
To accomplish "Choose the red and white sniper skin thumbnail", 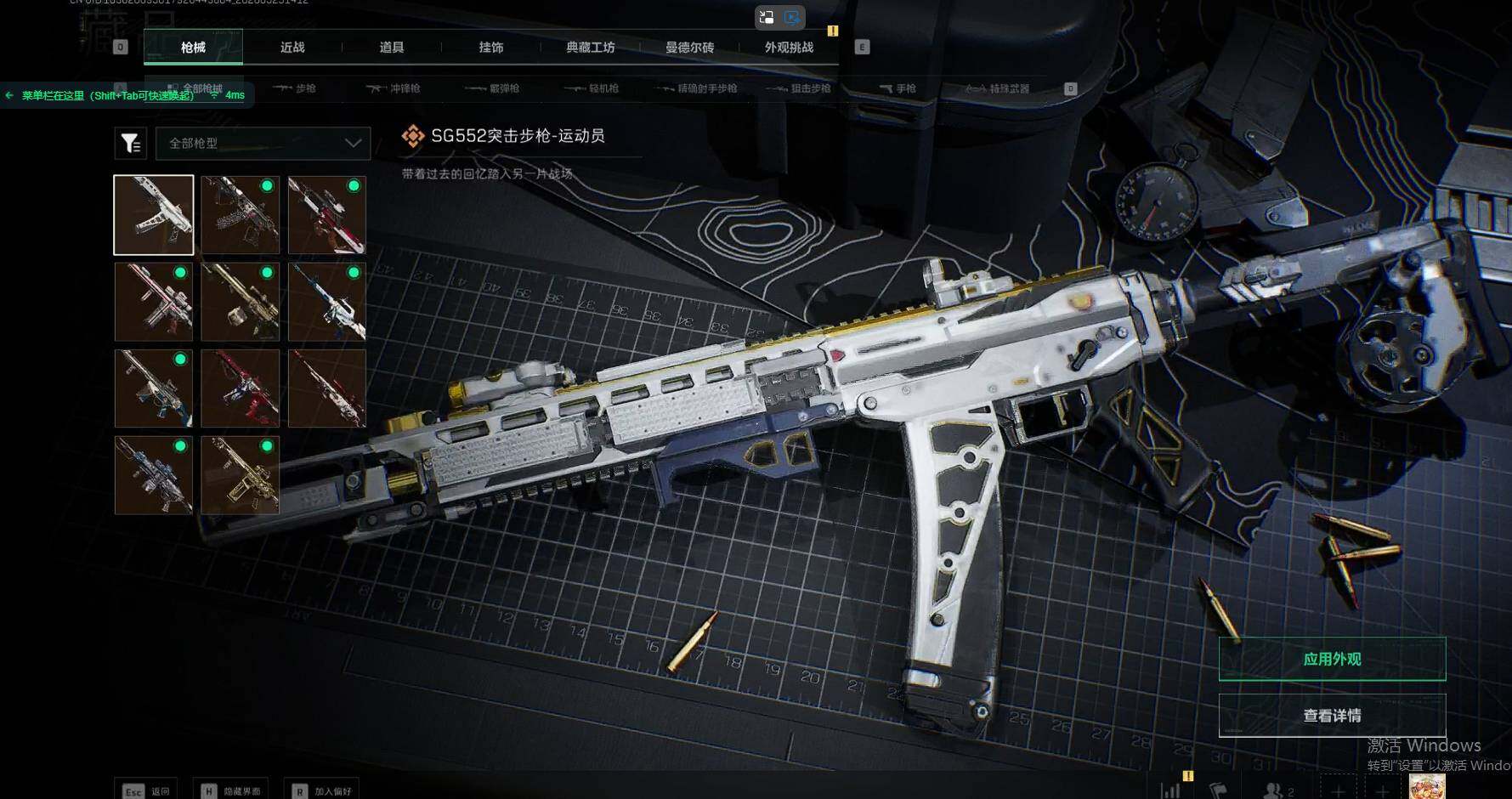I will (x=327, y=215).
